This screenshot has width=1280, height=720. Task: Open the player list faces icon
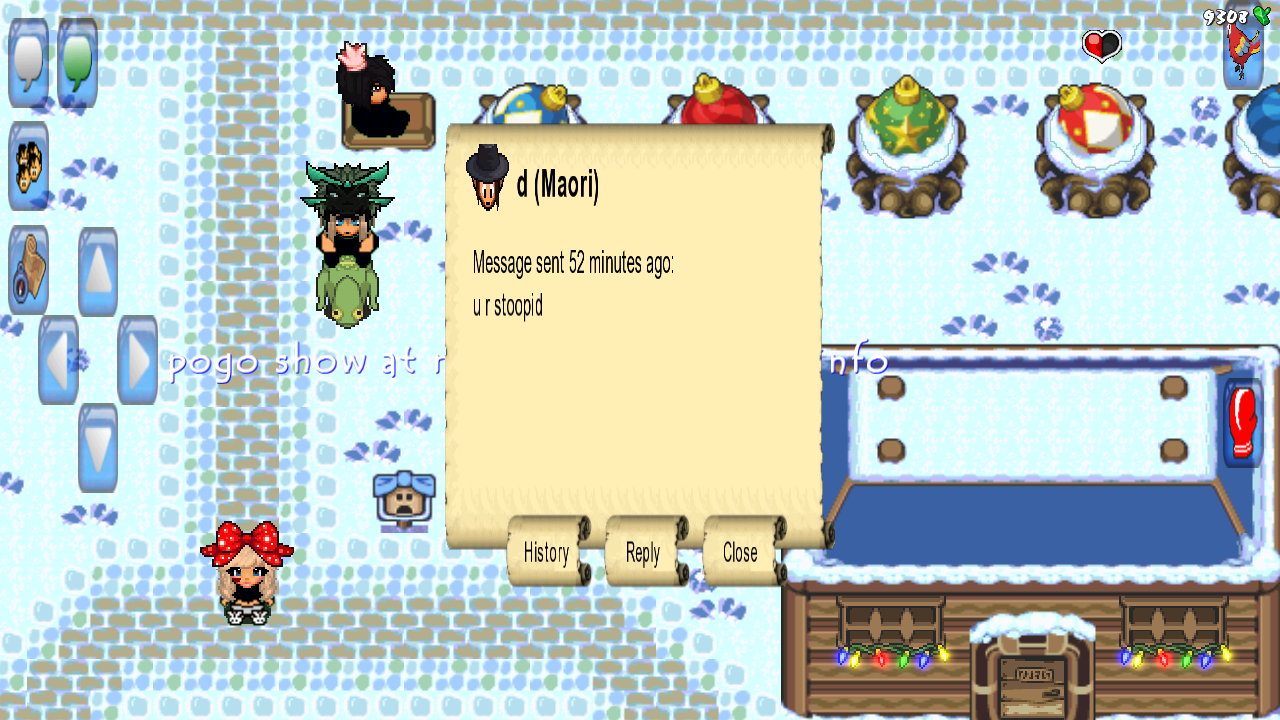tap(28, 166)
